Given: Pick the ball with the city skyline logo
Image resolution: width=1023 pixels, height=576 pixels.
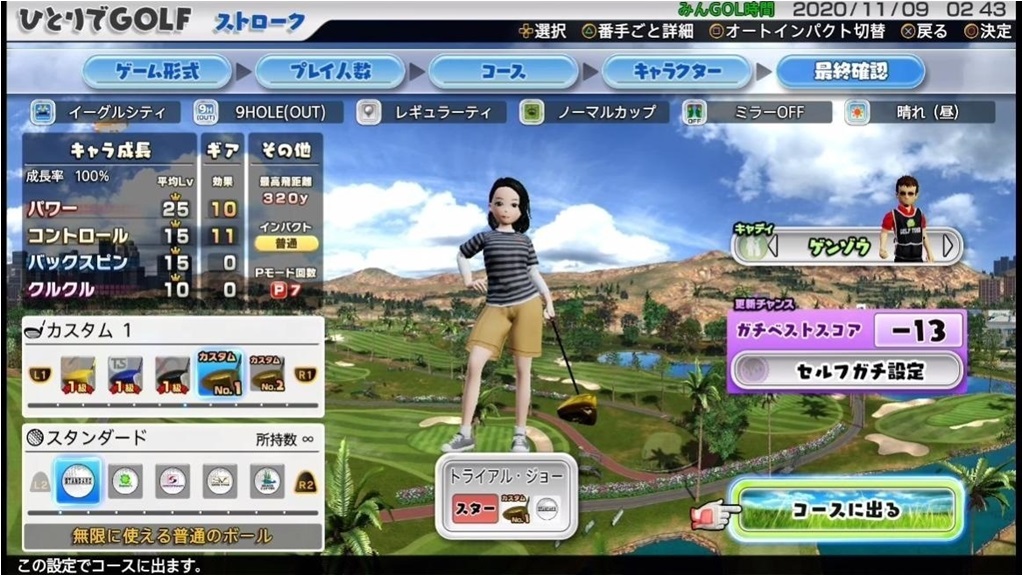Looking at the screenshot, I should pos(267,481).
